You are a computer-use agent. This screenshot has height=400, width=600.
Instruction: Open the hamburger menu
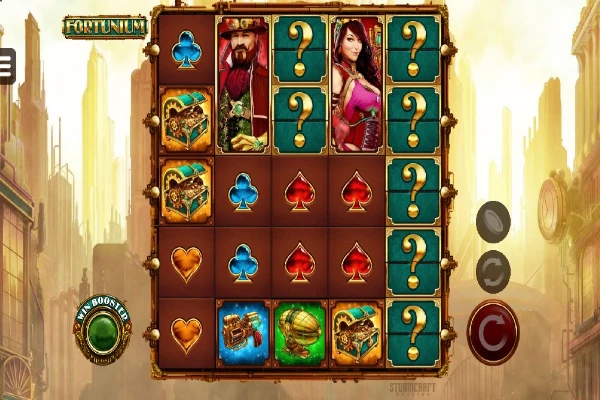pos(4,64)
